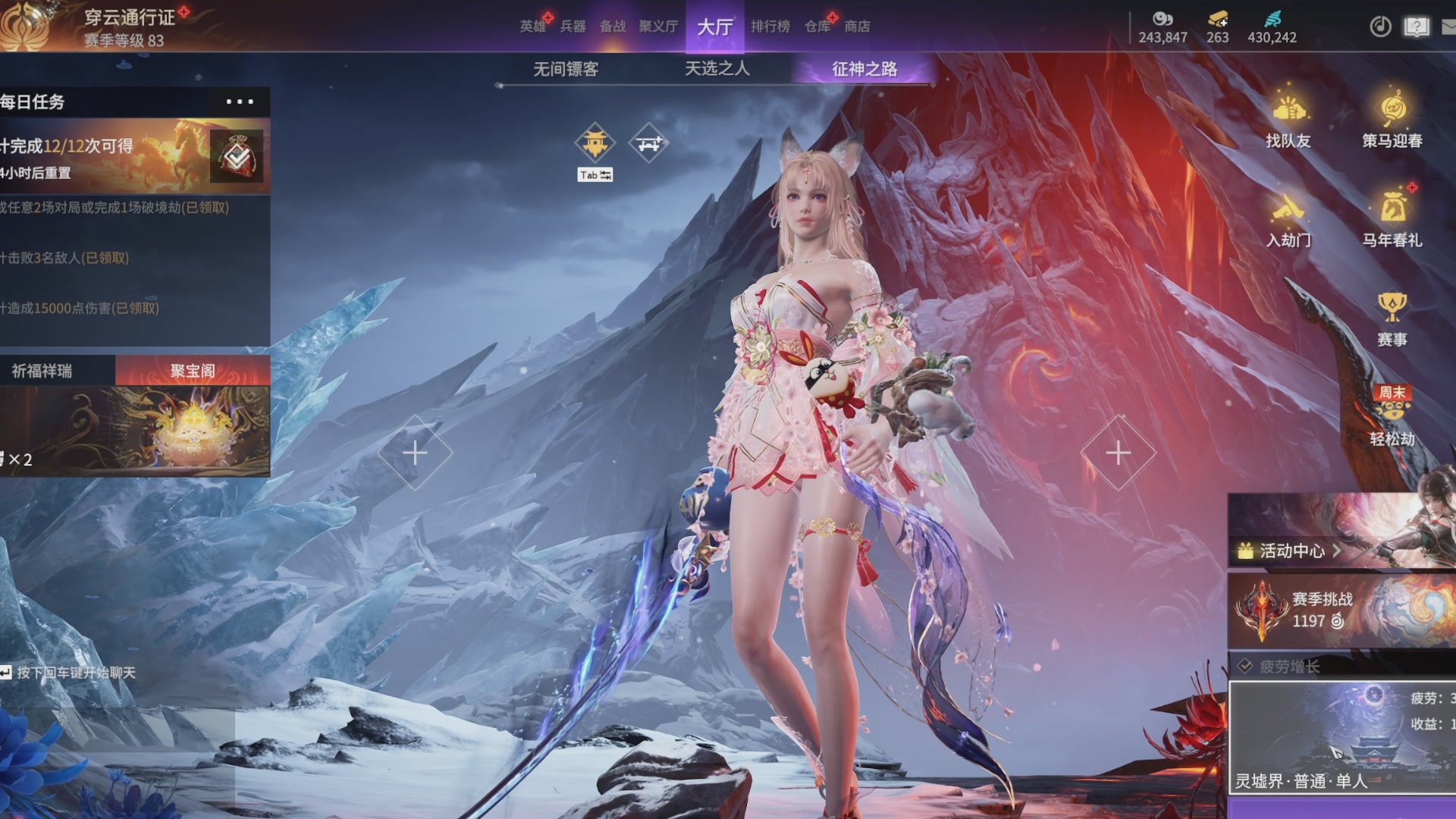Switch to the 祈福祥瑞 tab
1456x819 pixels.
(x=42, y=371)
